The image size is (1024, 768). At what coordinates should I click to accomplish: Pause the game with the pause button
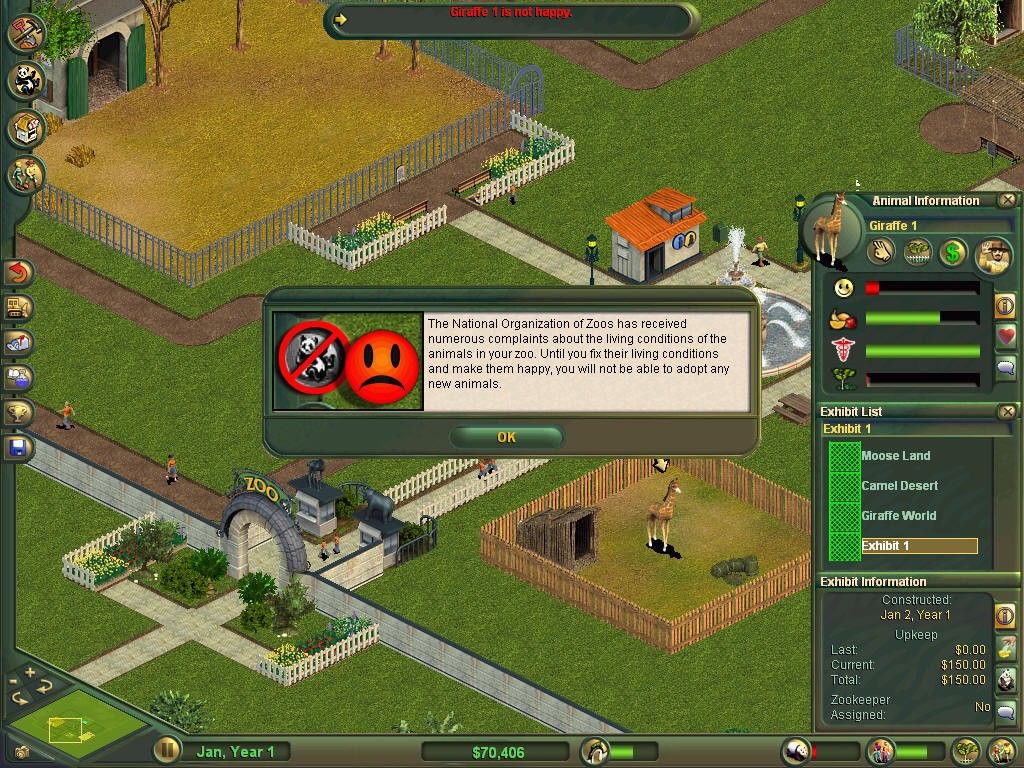[167, 750]
